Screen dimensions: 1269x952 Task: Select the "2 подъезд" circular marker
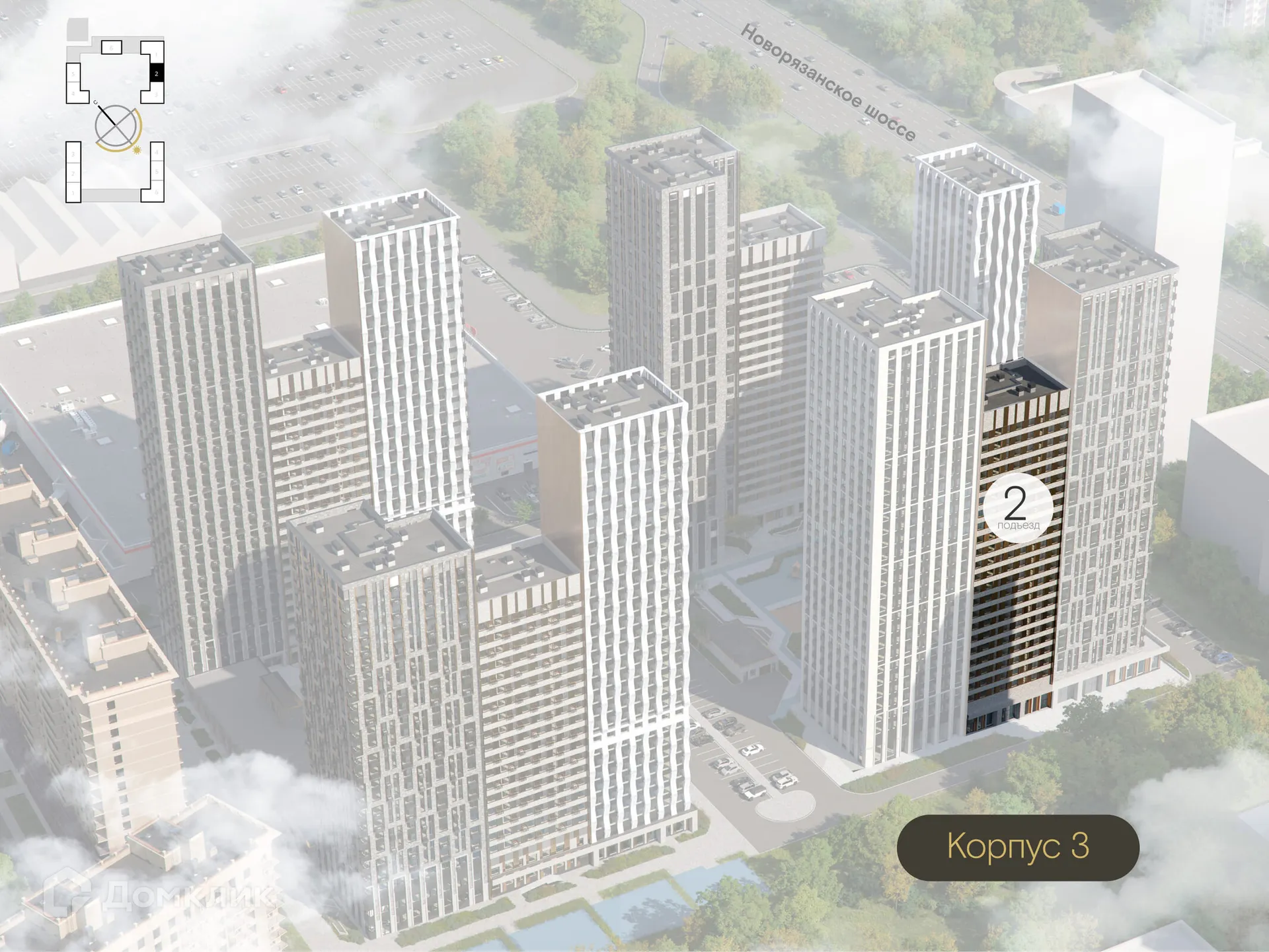(x=1017, y=507)
